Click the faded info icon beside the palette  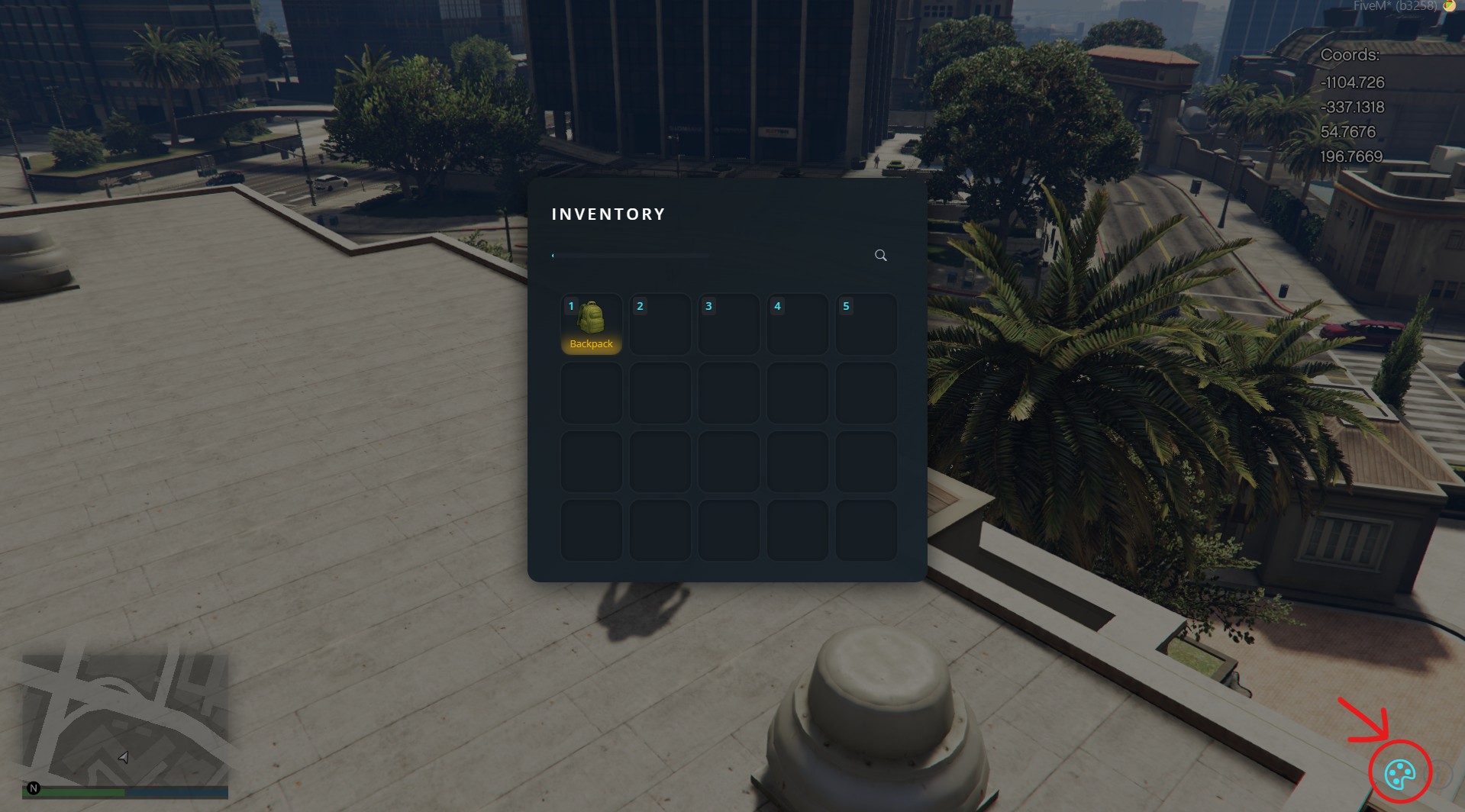point(1439,775)
